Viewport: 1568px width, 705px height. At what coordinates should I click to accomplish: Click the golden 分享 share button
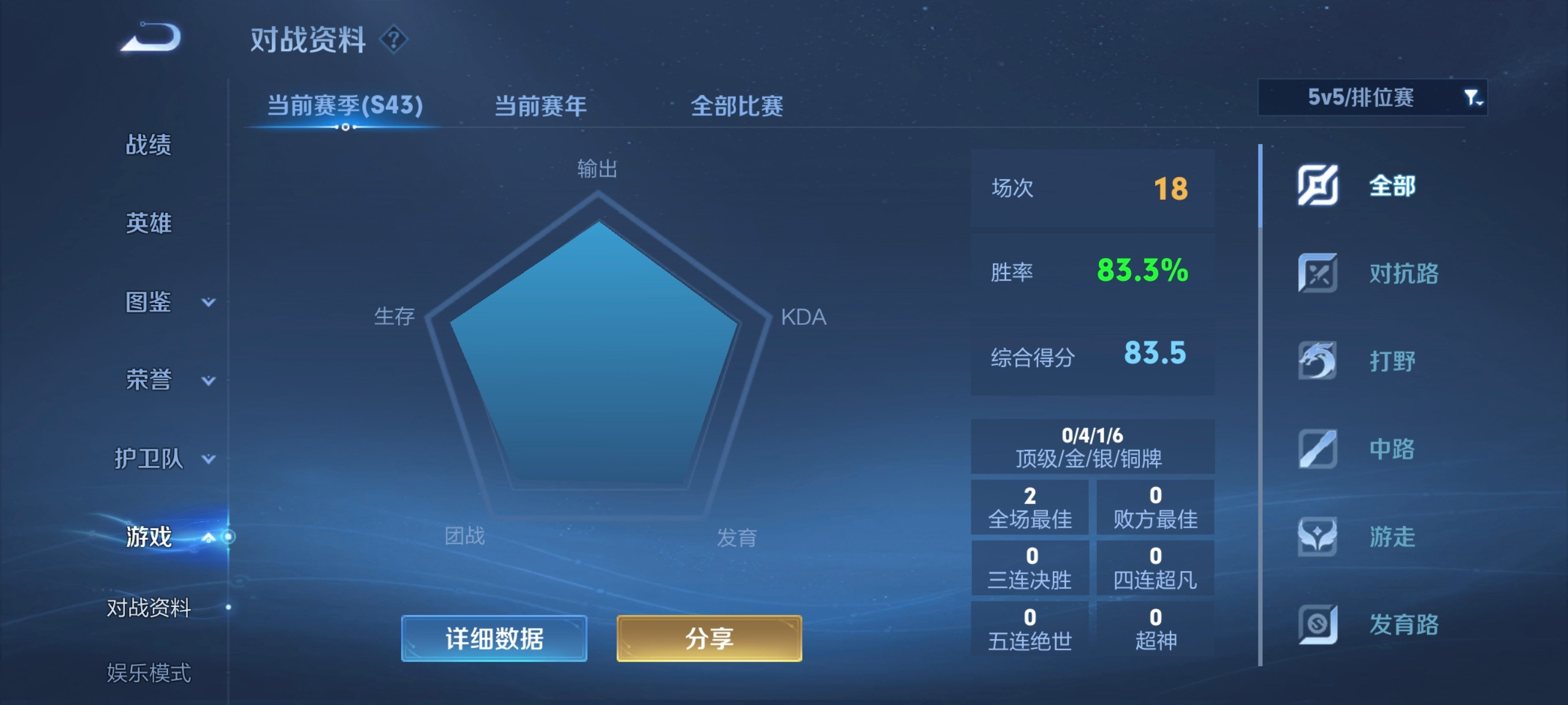[708, 639]
